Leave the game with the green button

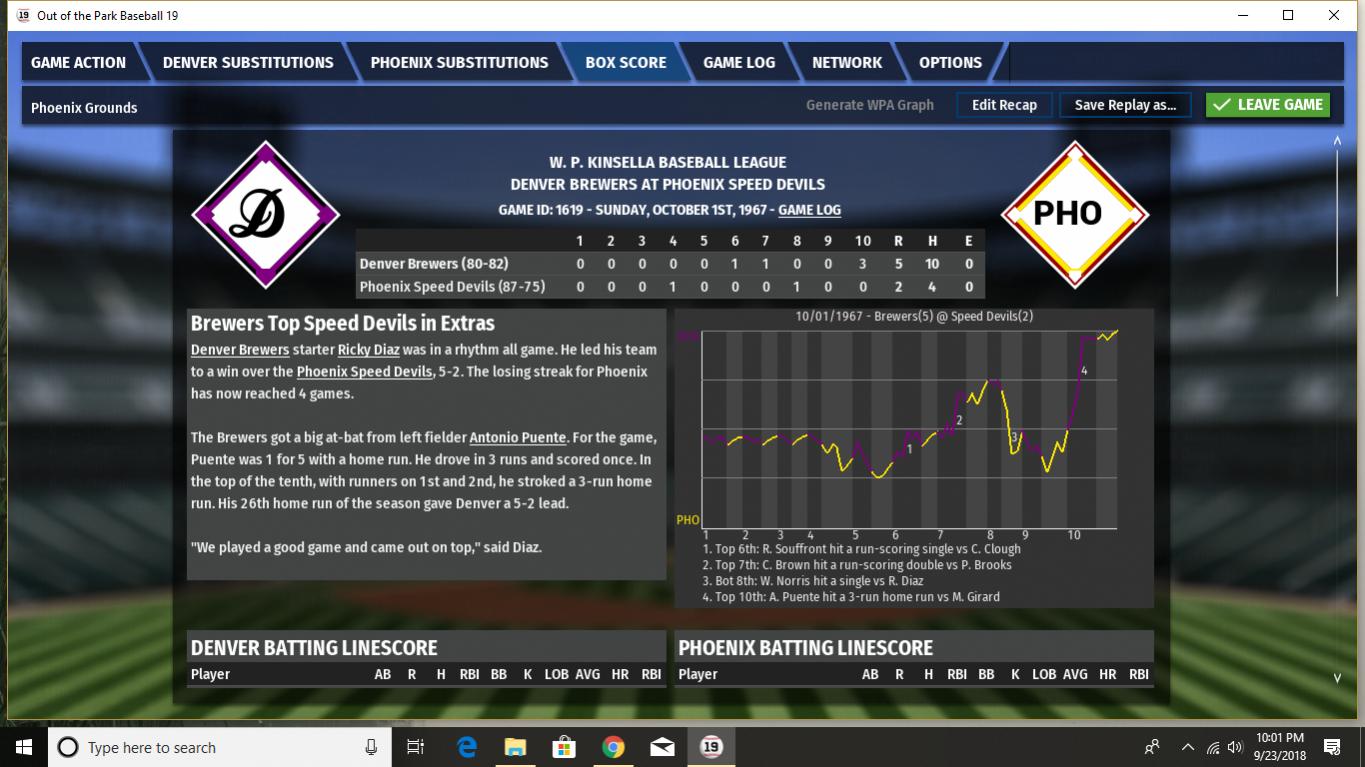1268,105
